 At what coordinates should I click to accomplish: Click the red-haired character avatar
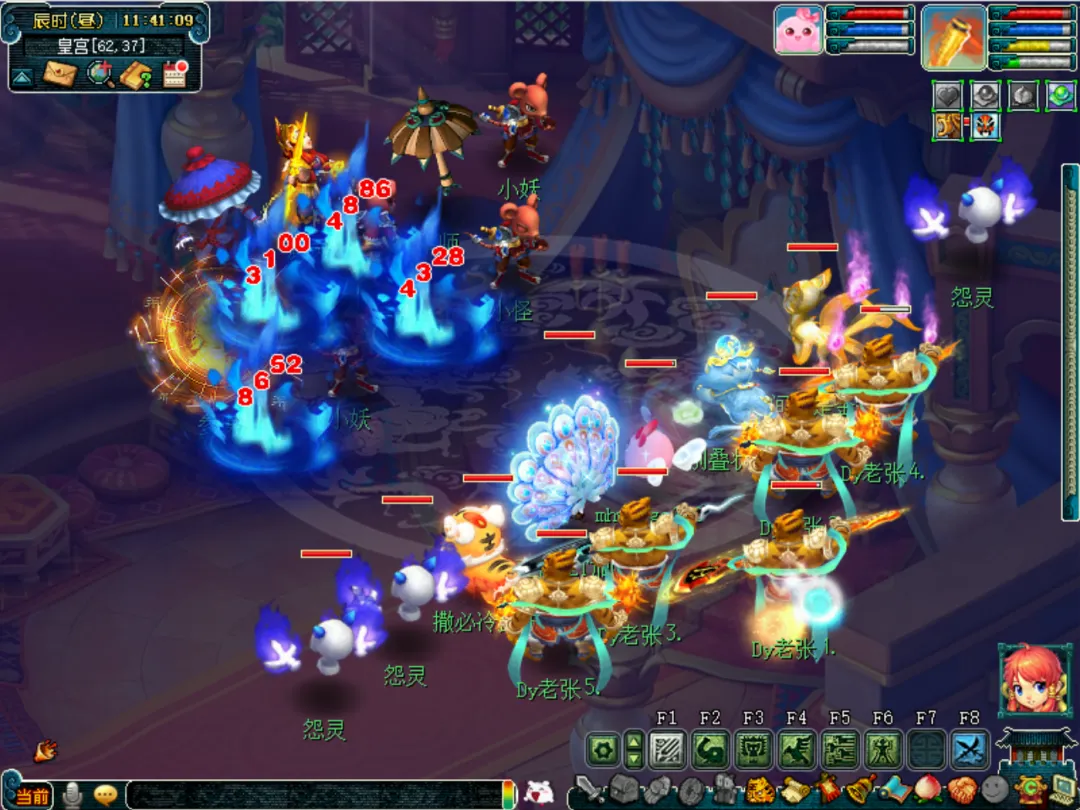[x=1031, y=680]
